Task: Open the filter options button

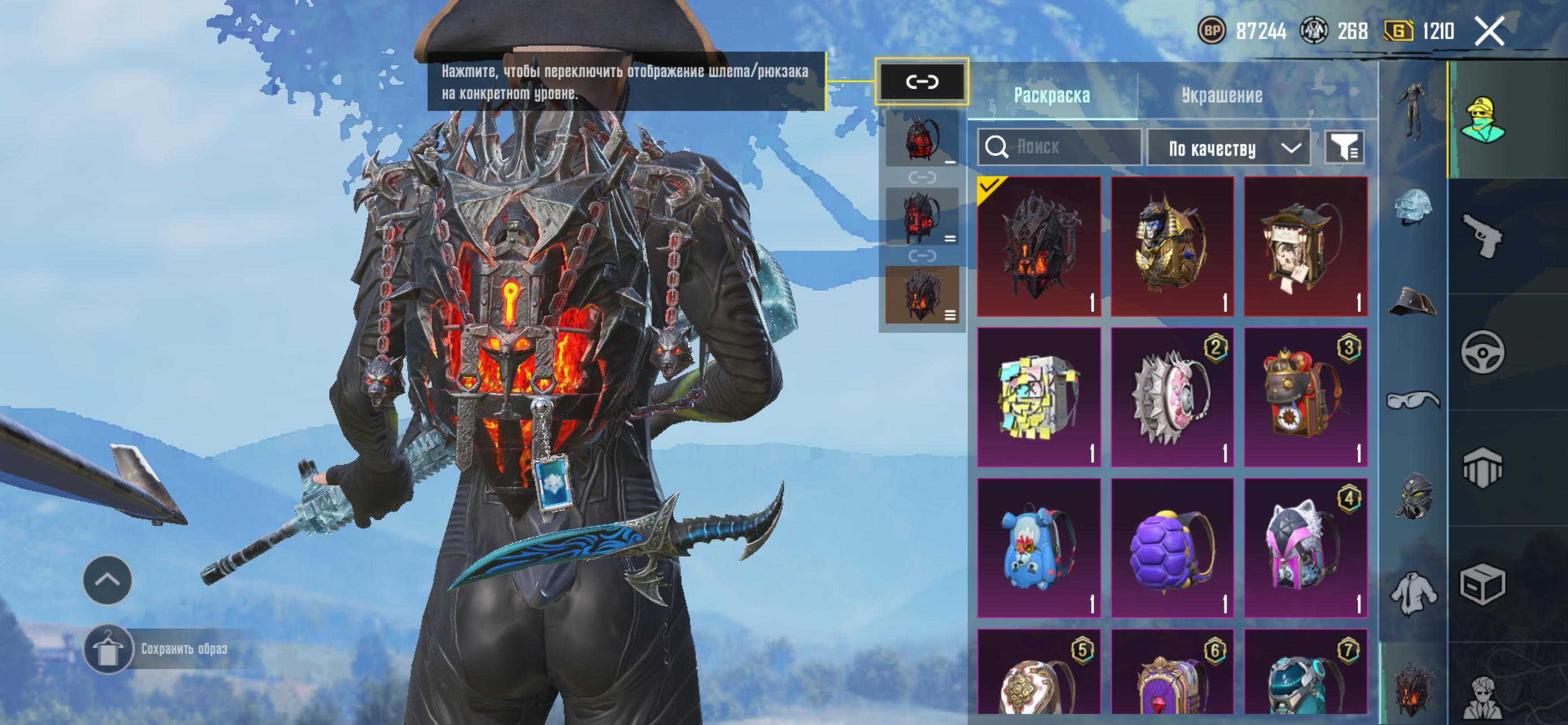Action: [x=1344, y=147]
